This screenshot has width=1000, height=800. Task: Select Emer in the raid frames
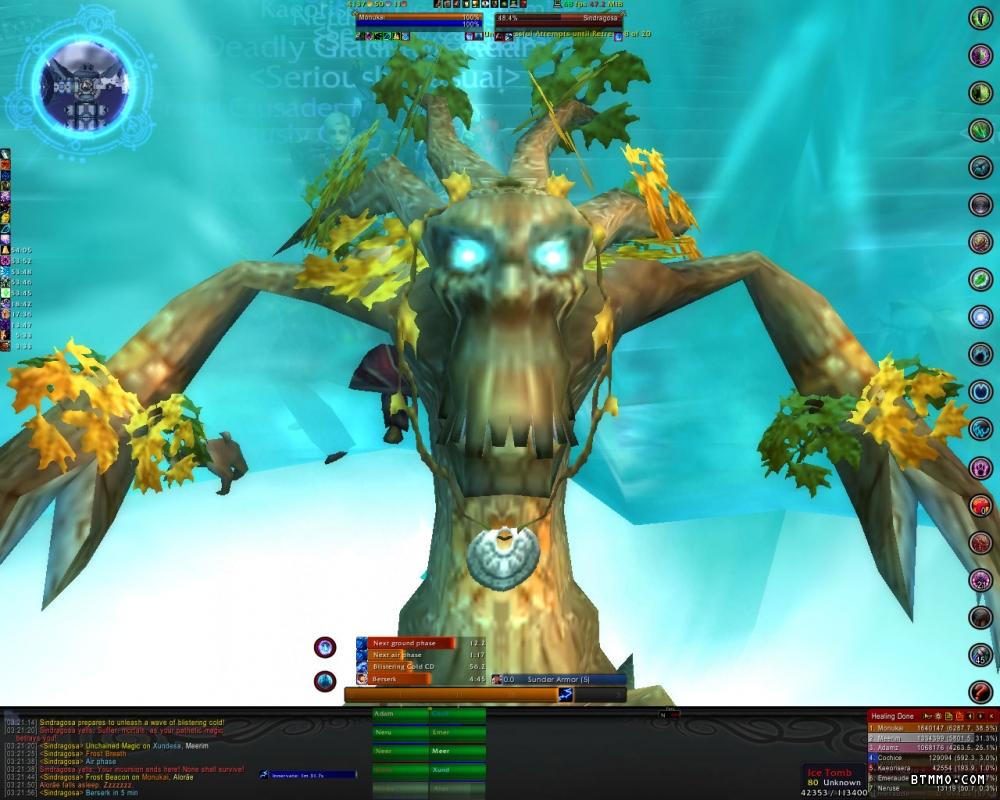(x=457, y=732)
